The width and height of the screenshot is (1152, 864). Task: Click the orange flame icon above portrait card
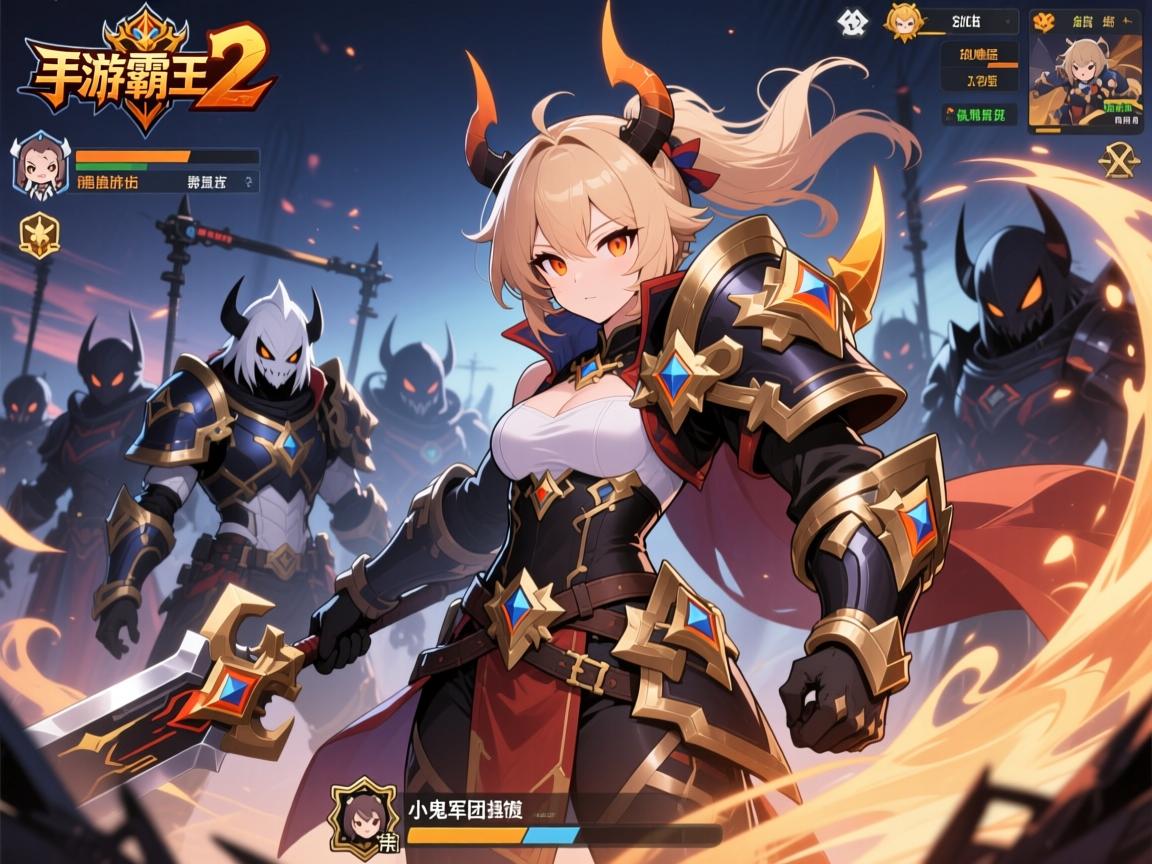tap(1043, 21)
